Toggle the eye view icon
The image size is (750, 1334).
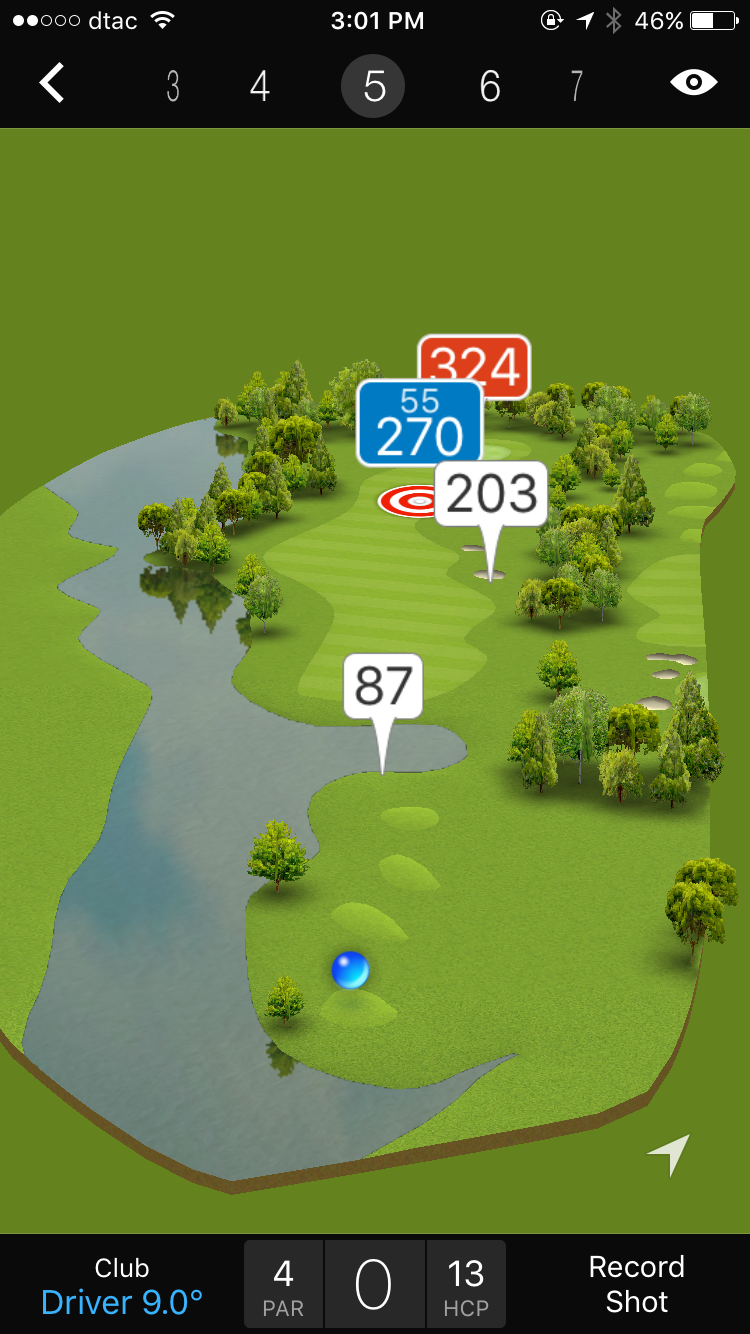coord(694,83)
